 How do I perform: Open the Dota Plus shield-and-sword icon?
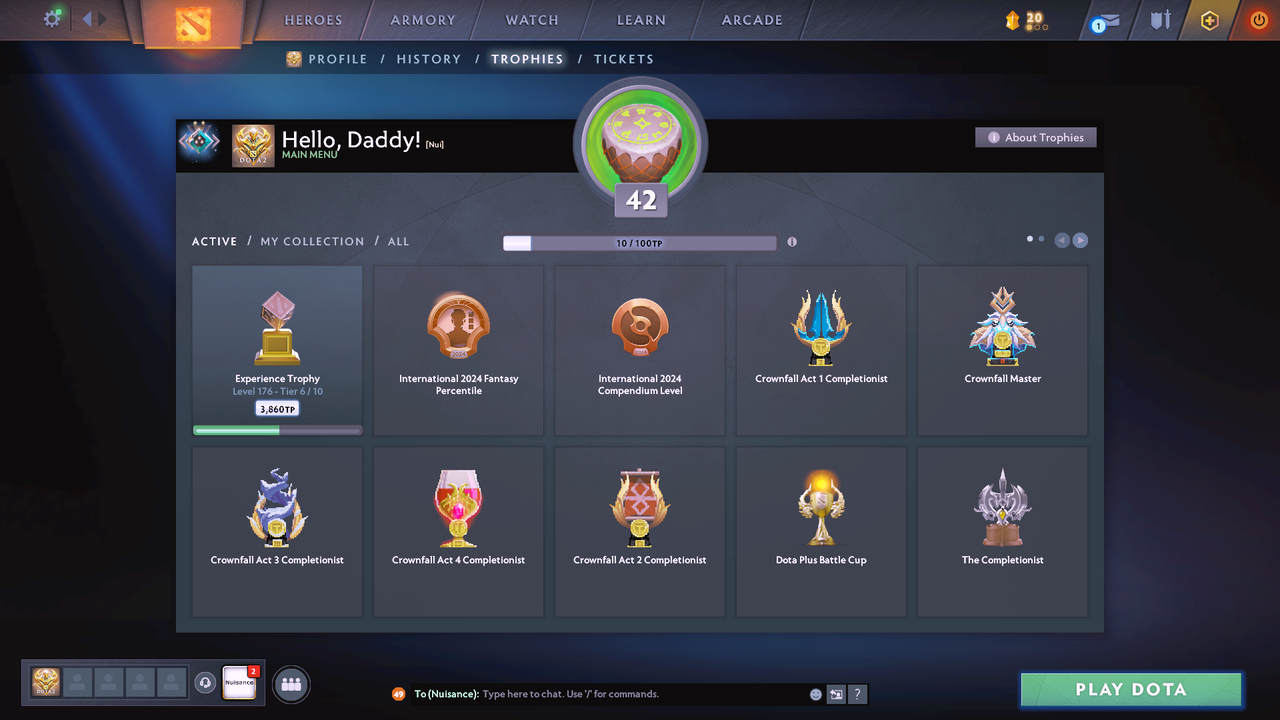coord(1159,20)
